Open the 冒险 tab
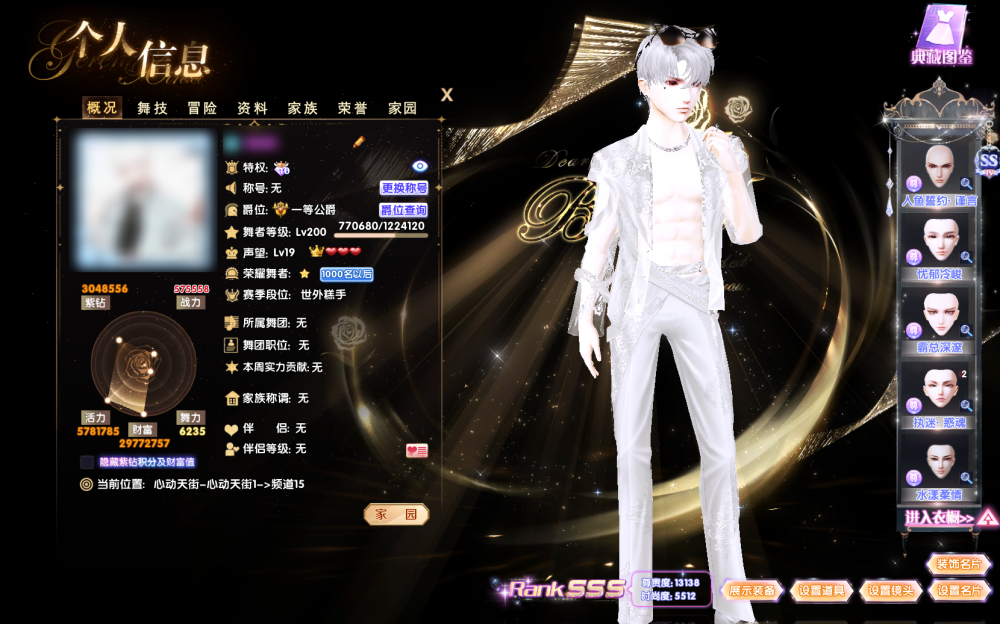Image resolution: width=1000 pixels, height=624 pixels. tap(202, 108)
